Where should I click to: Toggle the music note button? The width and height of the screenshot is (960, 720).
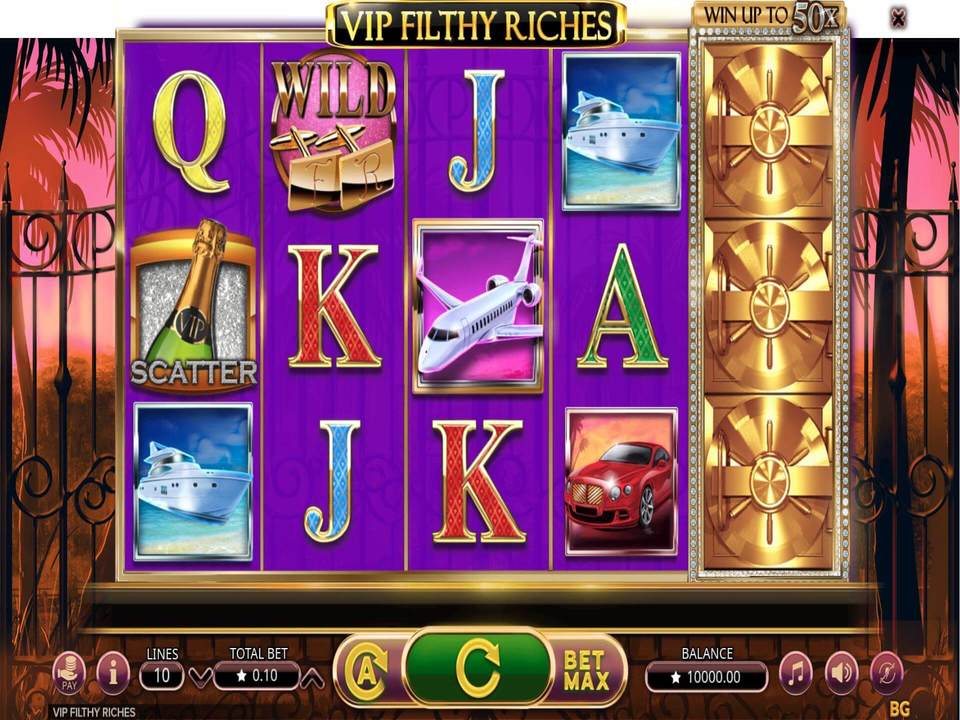click(x=796, y=674)
